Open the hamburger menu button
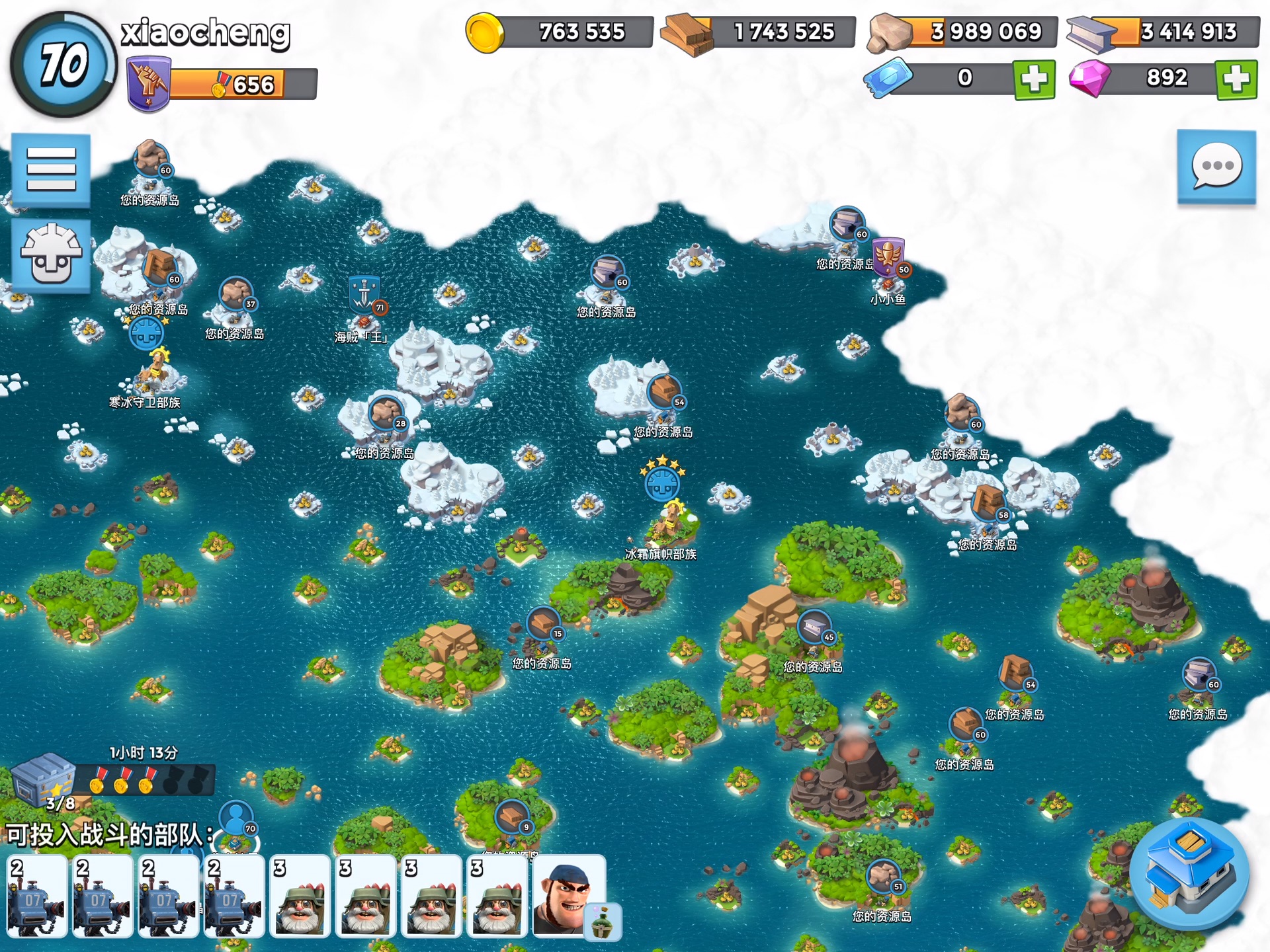This screenshot has height=952, width=1270. click(51, 170)
